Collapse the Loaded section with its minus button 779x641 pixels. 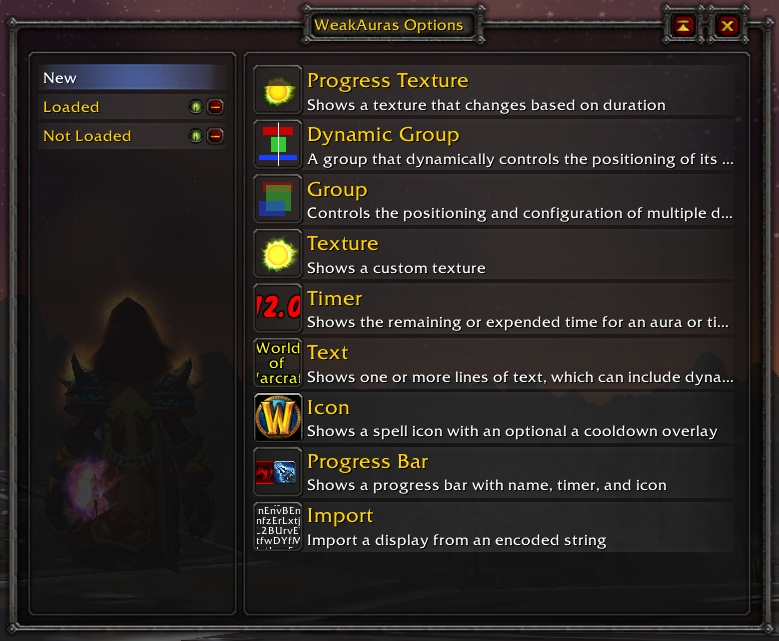point(215,107)
